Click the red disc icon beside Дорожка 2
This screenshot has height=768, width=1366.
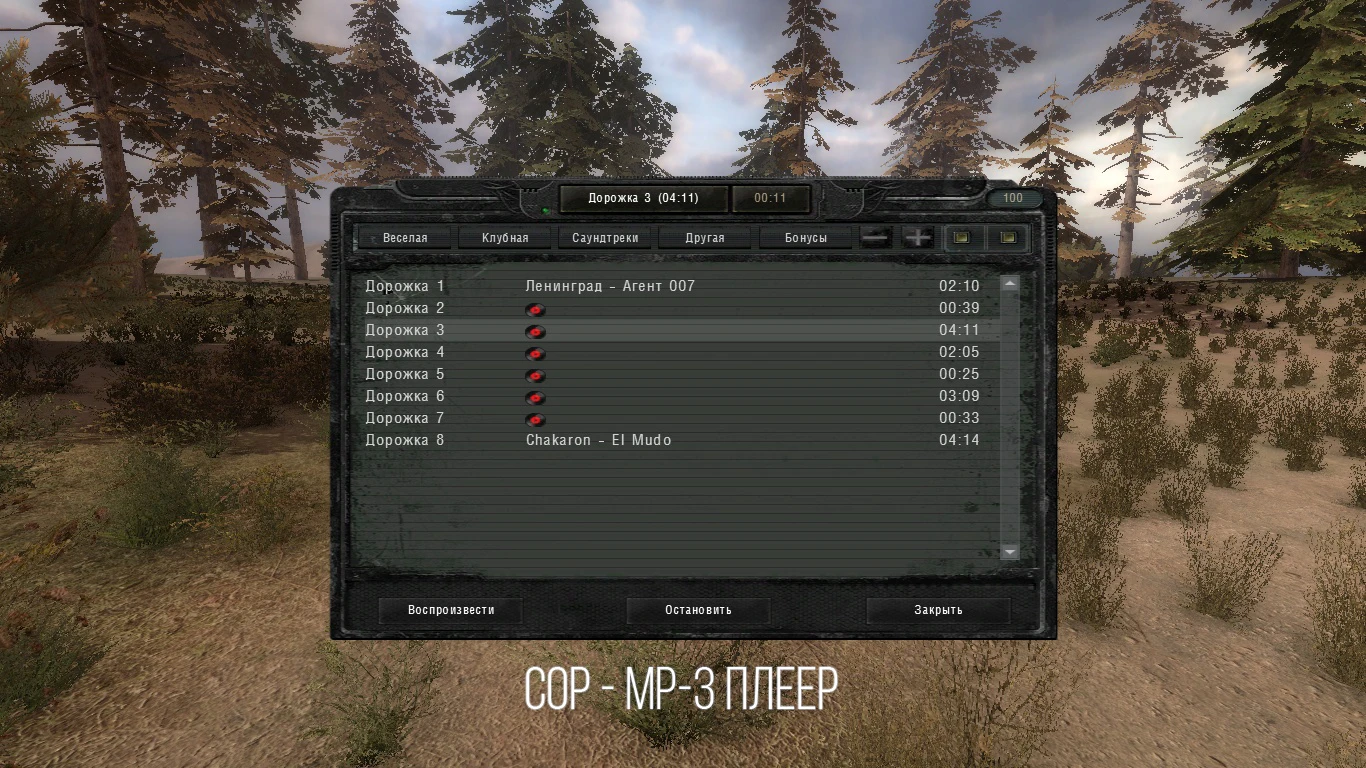535,310
